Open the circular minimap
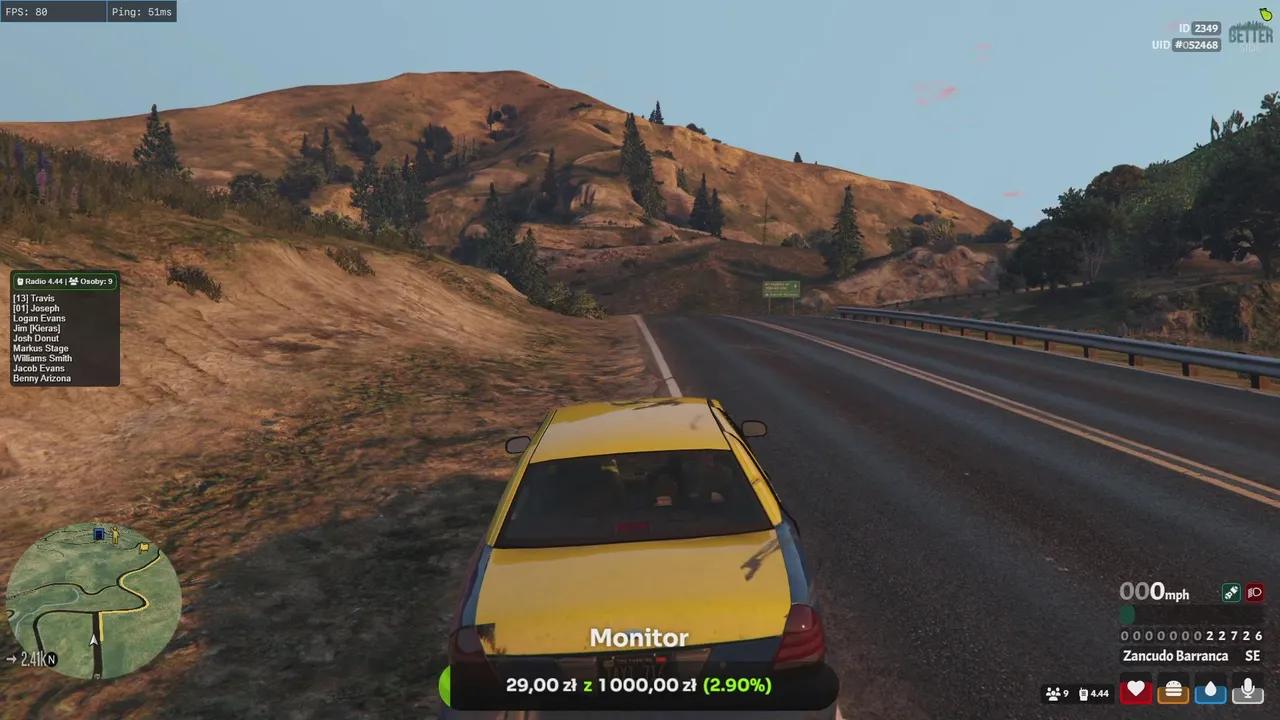Screen dimensions: 1280x720 pos(93,600)
